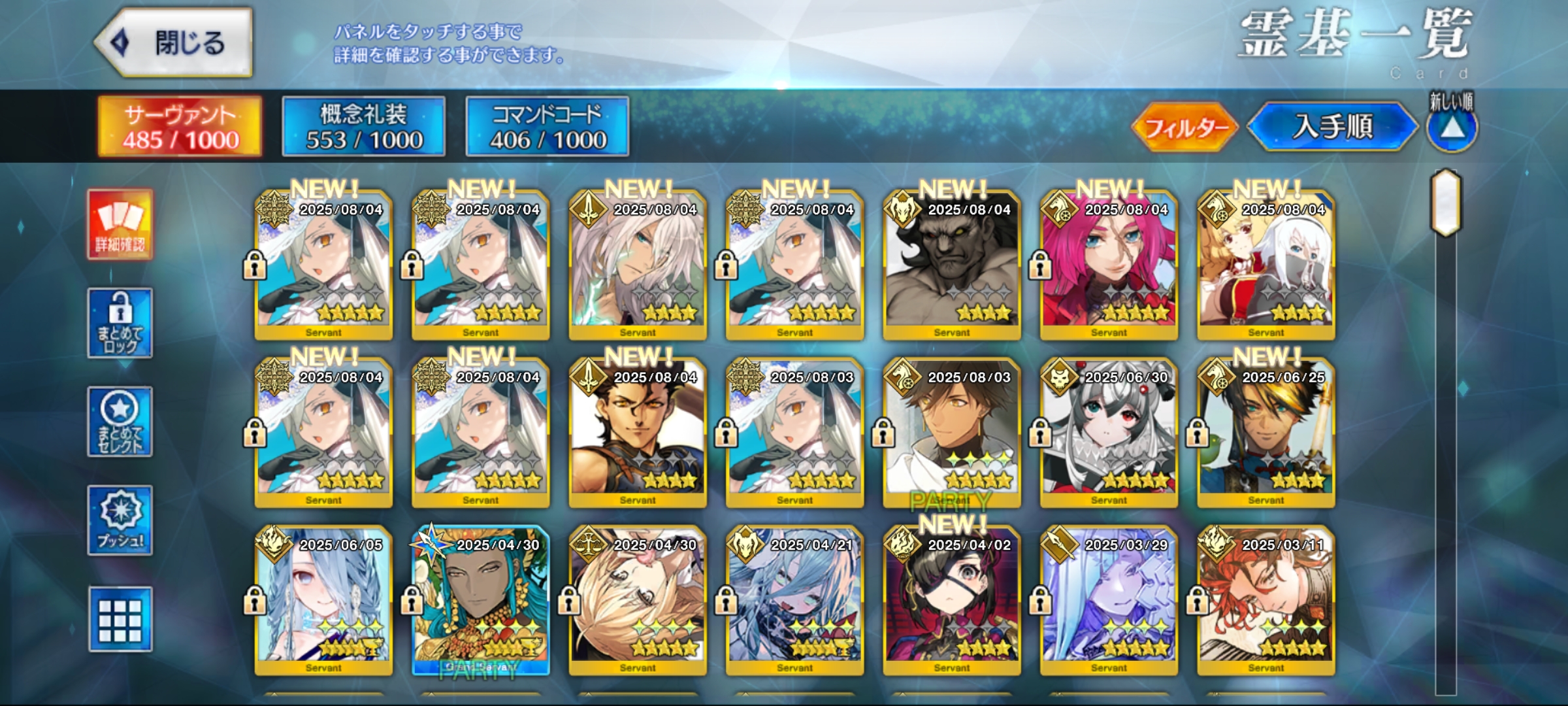Open the eyepatch servant card dated 2025/04/02
Image resolution: width=1568 pixels, height=706 pixels.
click(x=952, y=601)
